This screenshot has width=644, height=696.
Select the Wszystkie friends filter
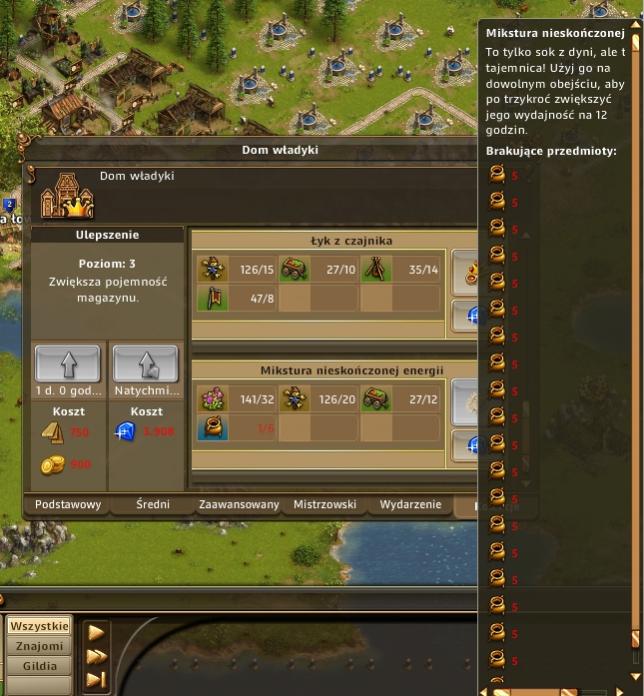(39, 626)
